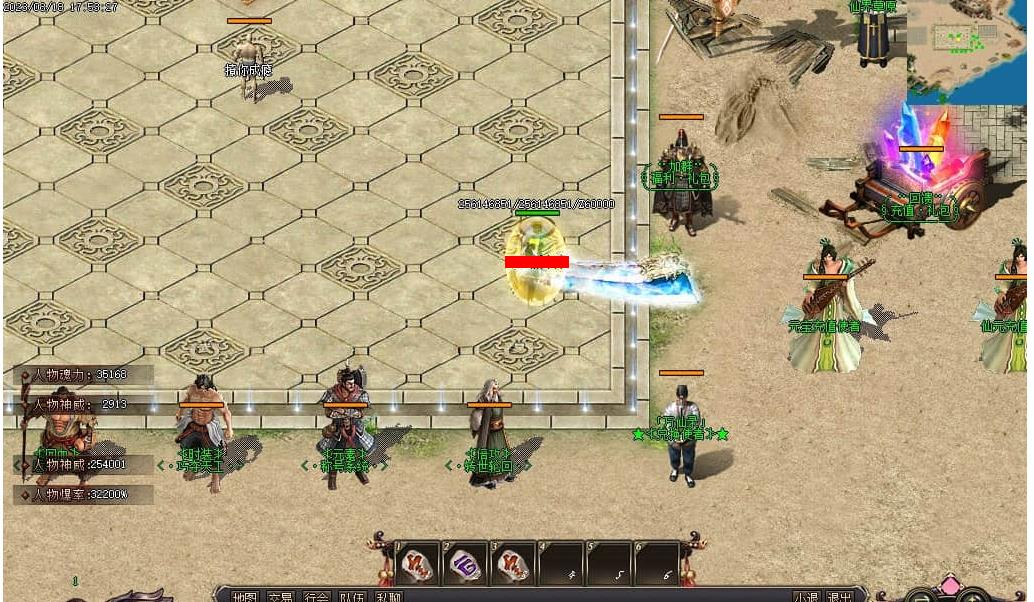Click the 交易 trade button
This screenshot has width=1034, height=602.
tap(281, 597)
